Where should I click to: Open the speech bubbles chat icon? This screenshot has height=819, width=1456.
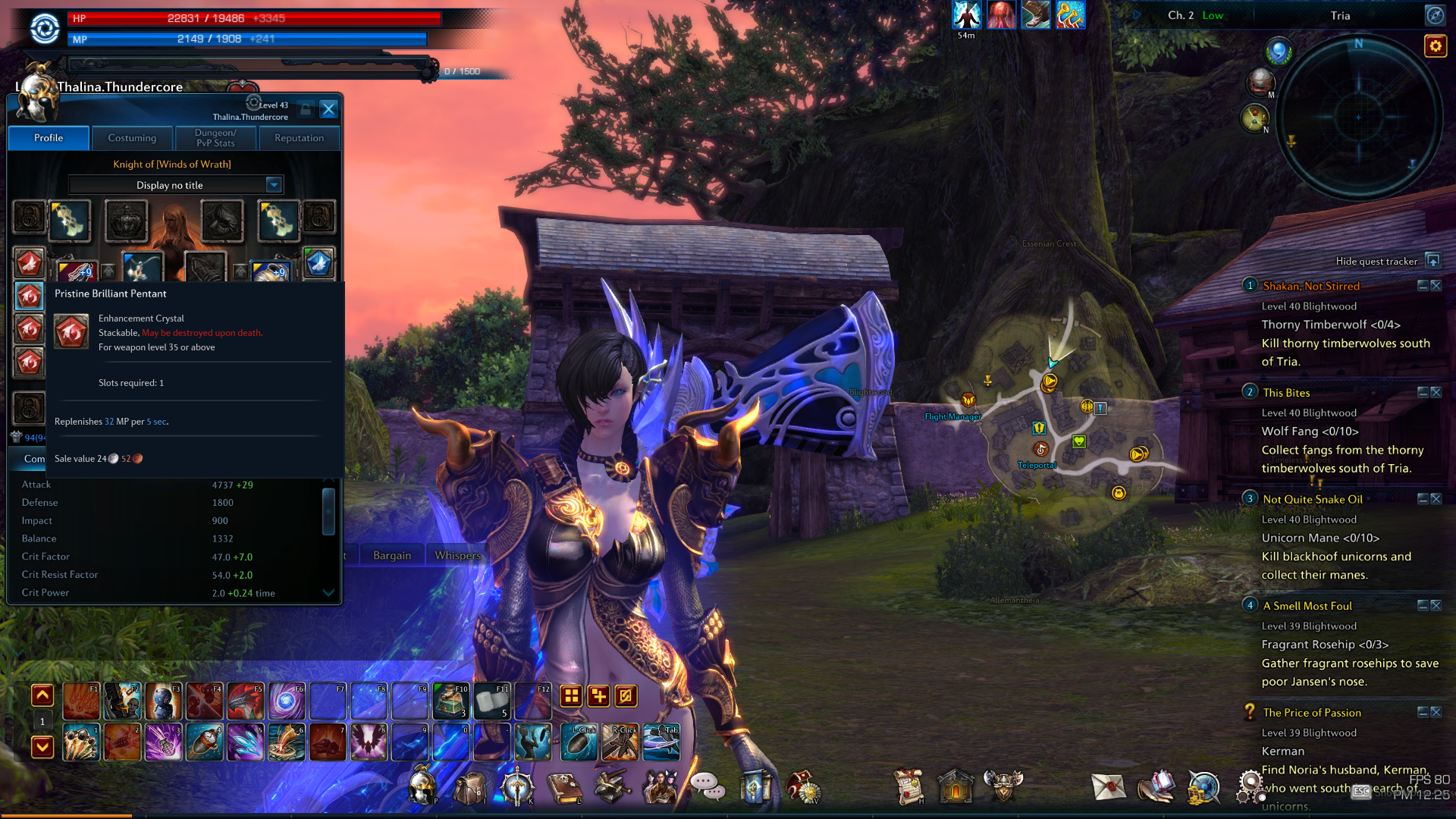pyautogui.click(x=707, y=787)
